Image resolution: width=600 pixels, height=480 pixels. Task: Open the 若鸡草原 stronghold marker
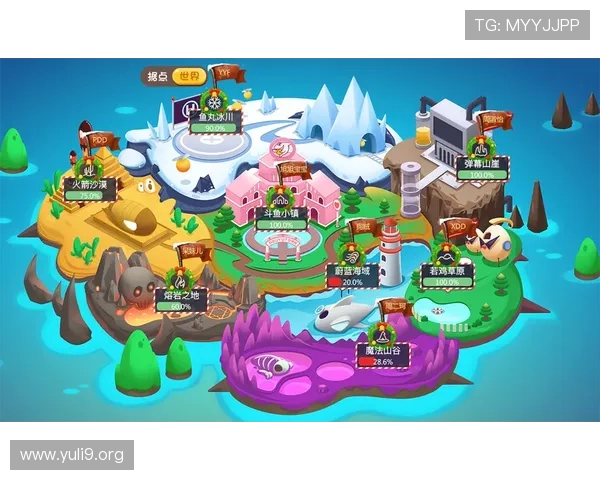tap(444, 270)
